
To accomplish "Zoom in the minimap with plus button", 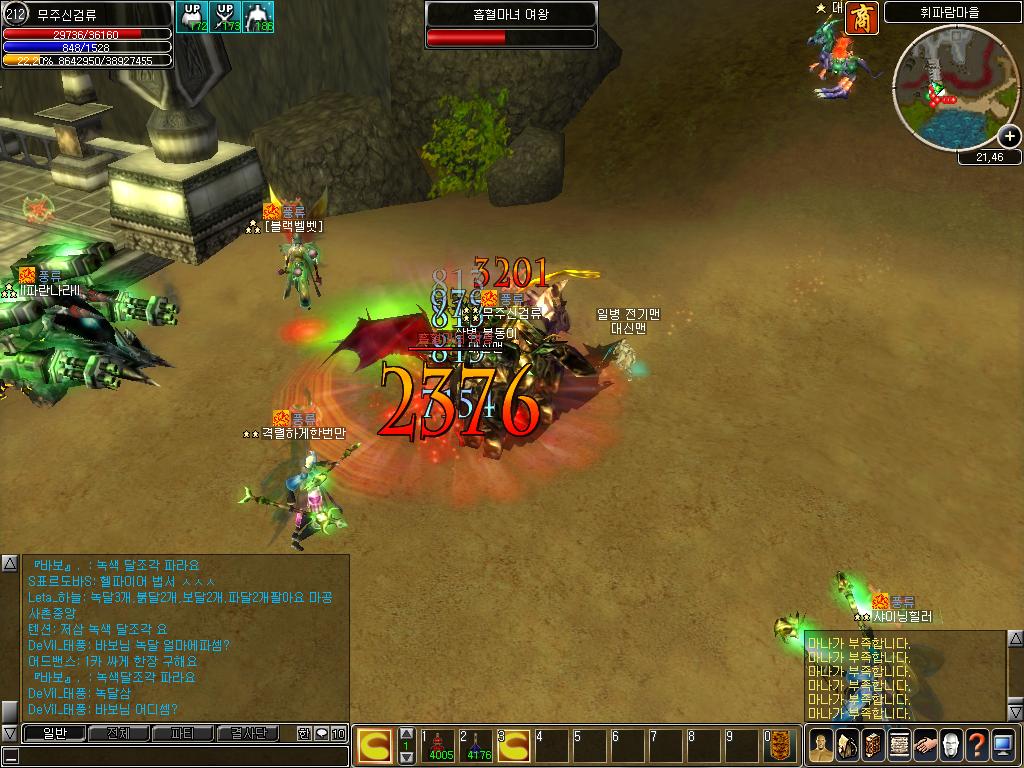I will 1009,137.
